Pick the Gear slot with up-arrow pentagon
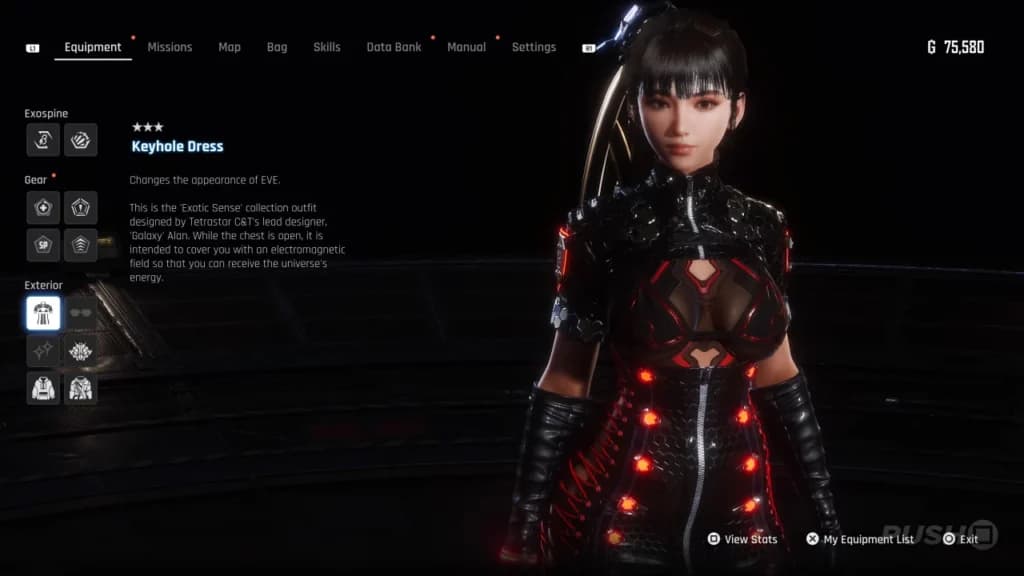The height and width of the screenshot is (576, 1024). tap(81, 207)
